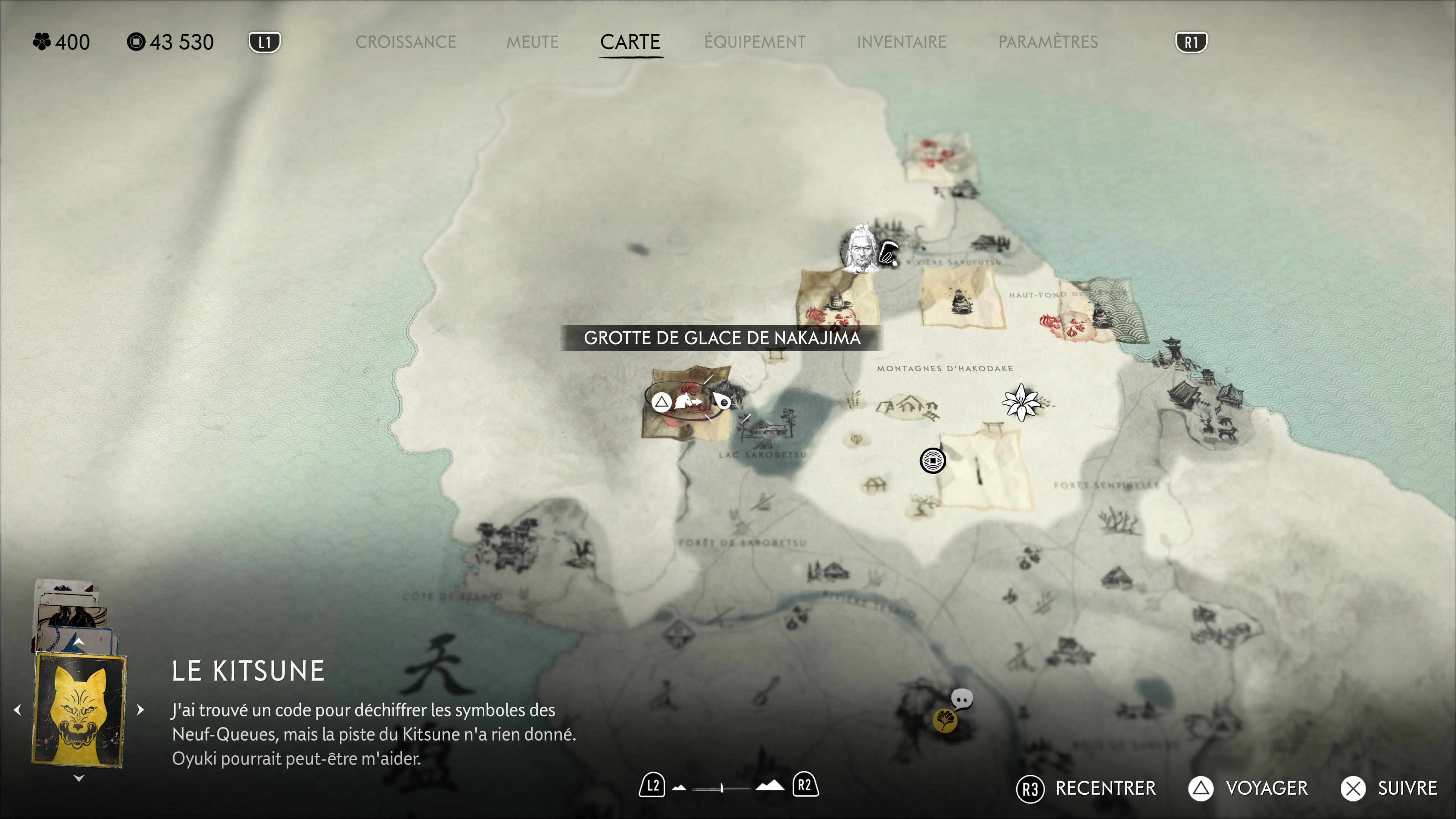Image resolution: width=1456 pixels, height=819 pixels.
Task: Click the speech bubble map marker
Action: 962,699
